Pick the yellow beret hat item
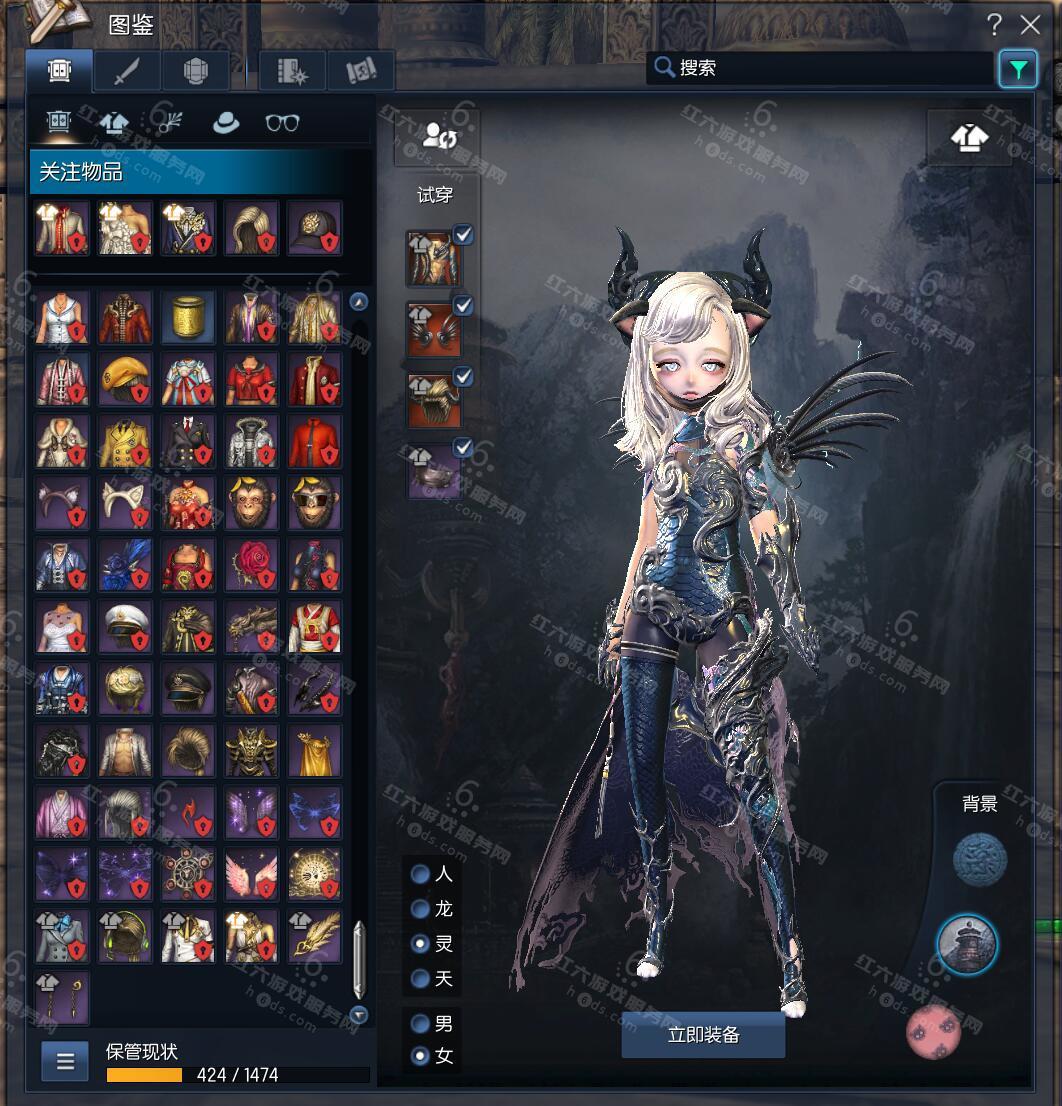Image resolution: width=1062 pixels, height=1106 pixels. click(x=125, y=379)
